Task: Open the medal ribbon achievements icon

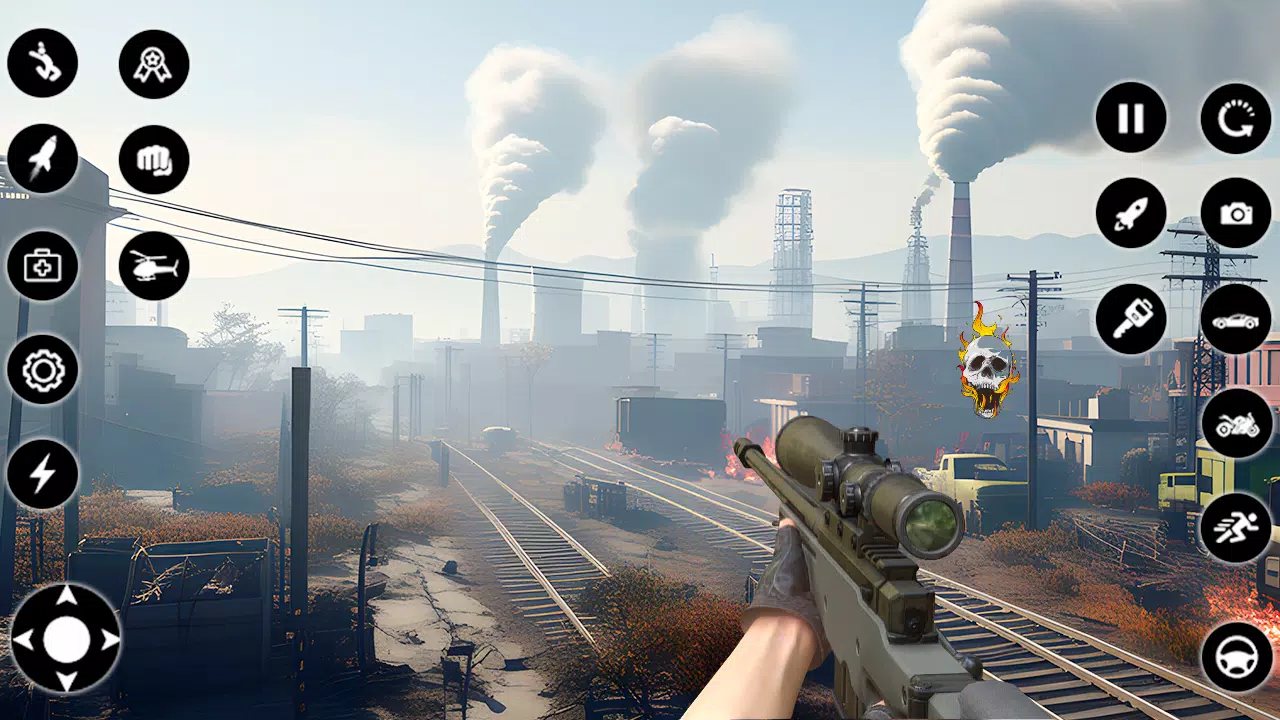Action: pyautogui.click(x=154, y=64)
